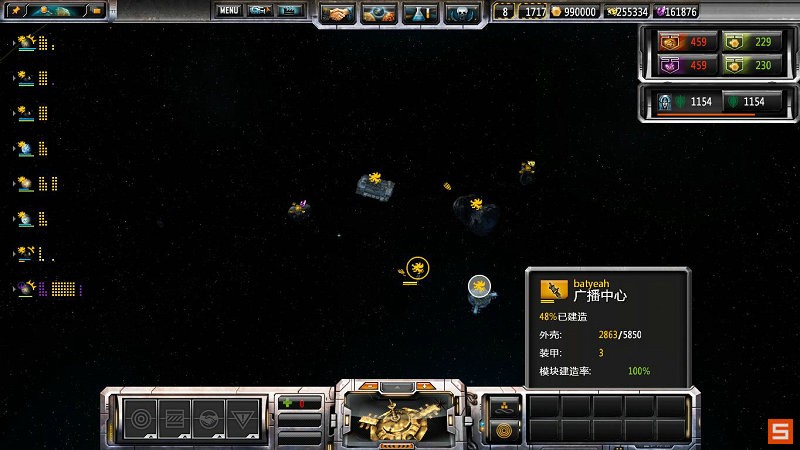Select the striped square button in command panel

click(x=173, y=416)
